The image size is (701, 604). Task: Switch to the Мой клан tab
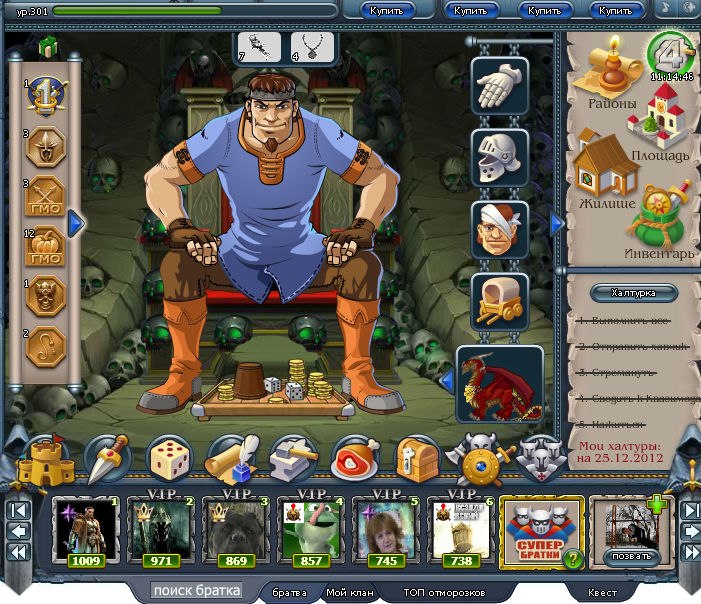click(350, 592)
